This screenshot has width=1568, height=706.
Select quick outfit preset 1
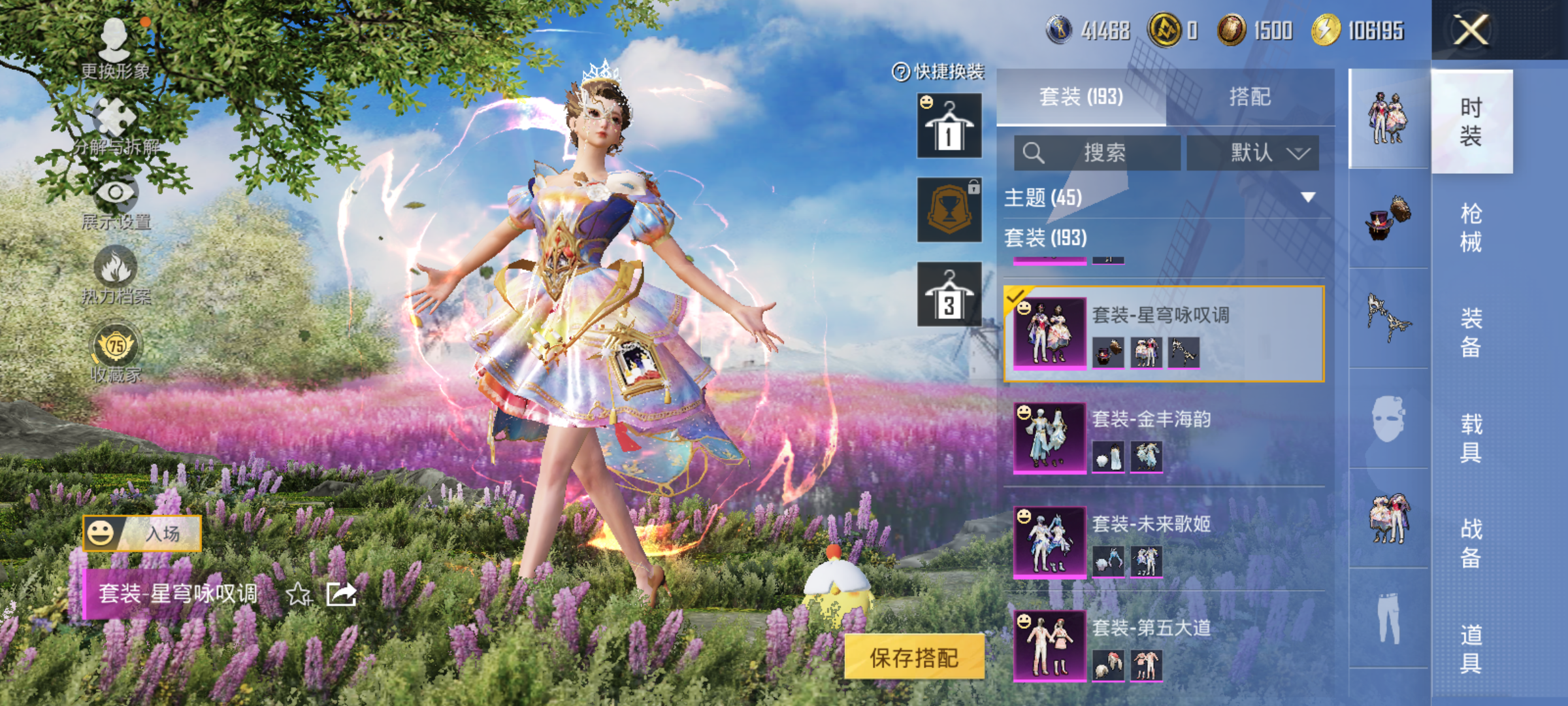pyautogui.click(x=949, y=126)
